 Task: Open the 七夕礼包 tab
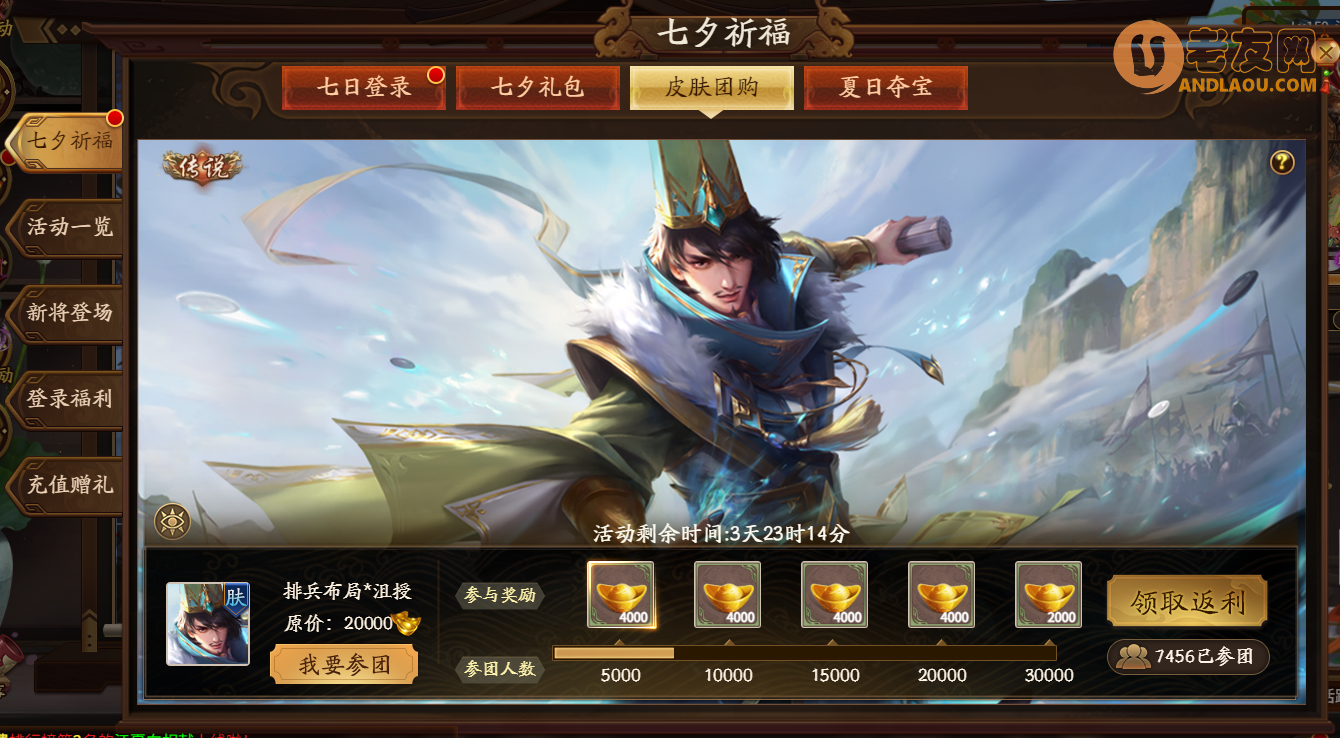(x=538, y=87)
